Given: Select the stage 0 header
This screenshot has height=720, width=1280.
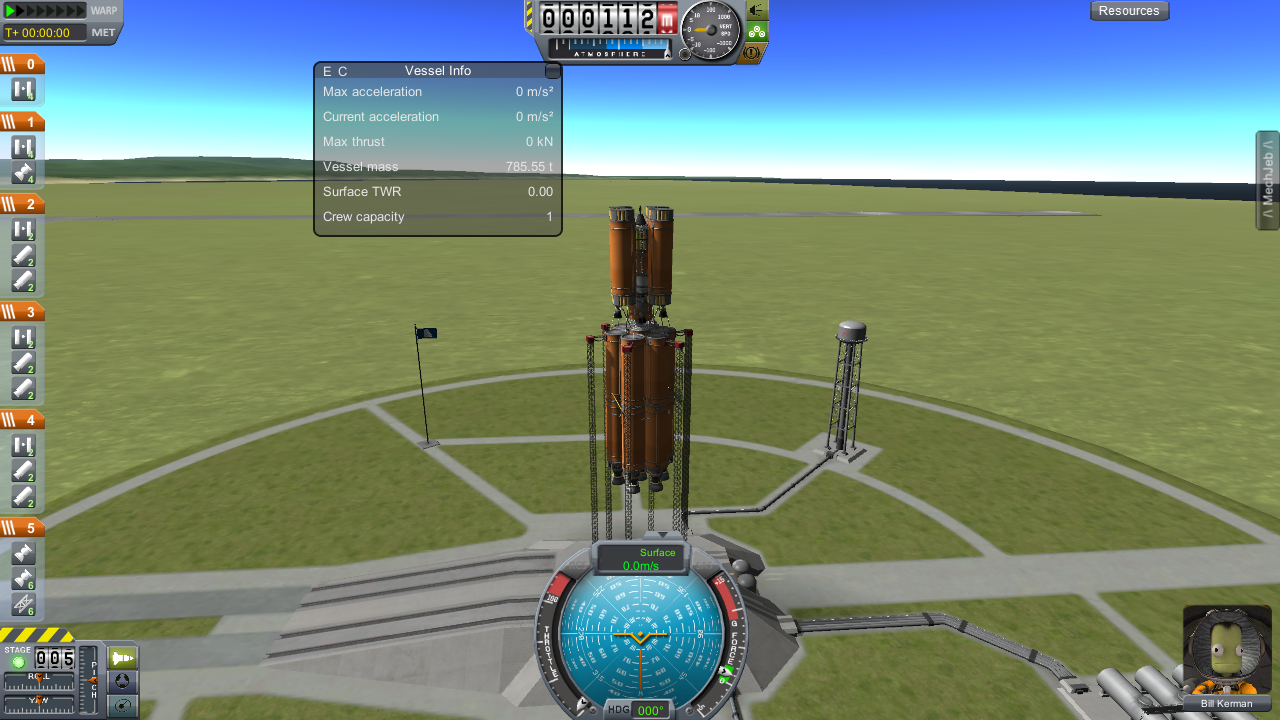Looking at the screenshot, I should point(22,65).
